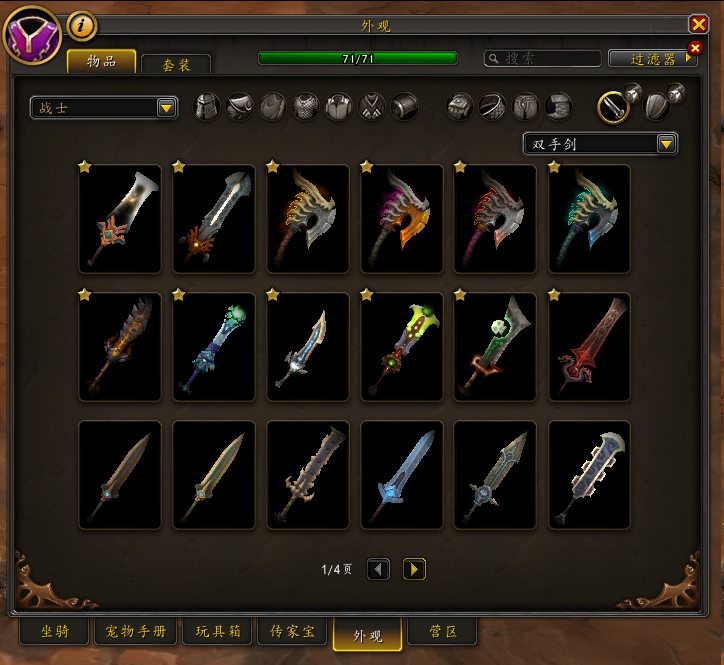724x665 pixels.
Task: Select the gloves slot icon
Action: (x=459, y=106)
